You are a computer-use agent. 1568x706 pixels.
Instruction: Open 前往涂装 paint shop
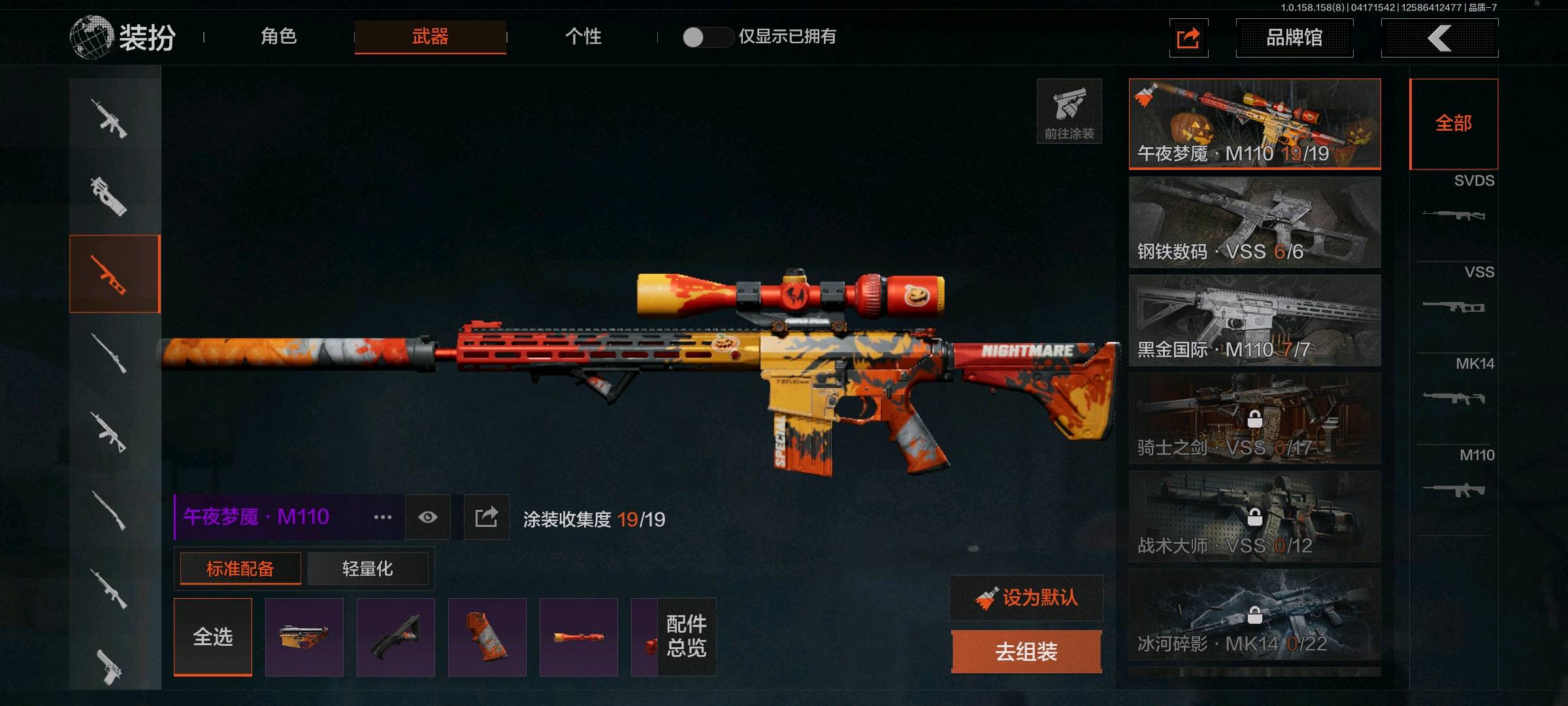(1069, 111)
